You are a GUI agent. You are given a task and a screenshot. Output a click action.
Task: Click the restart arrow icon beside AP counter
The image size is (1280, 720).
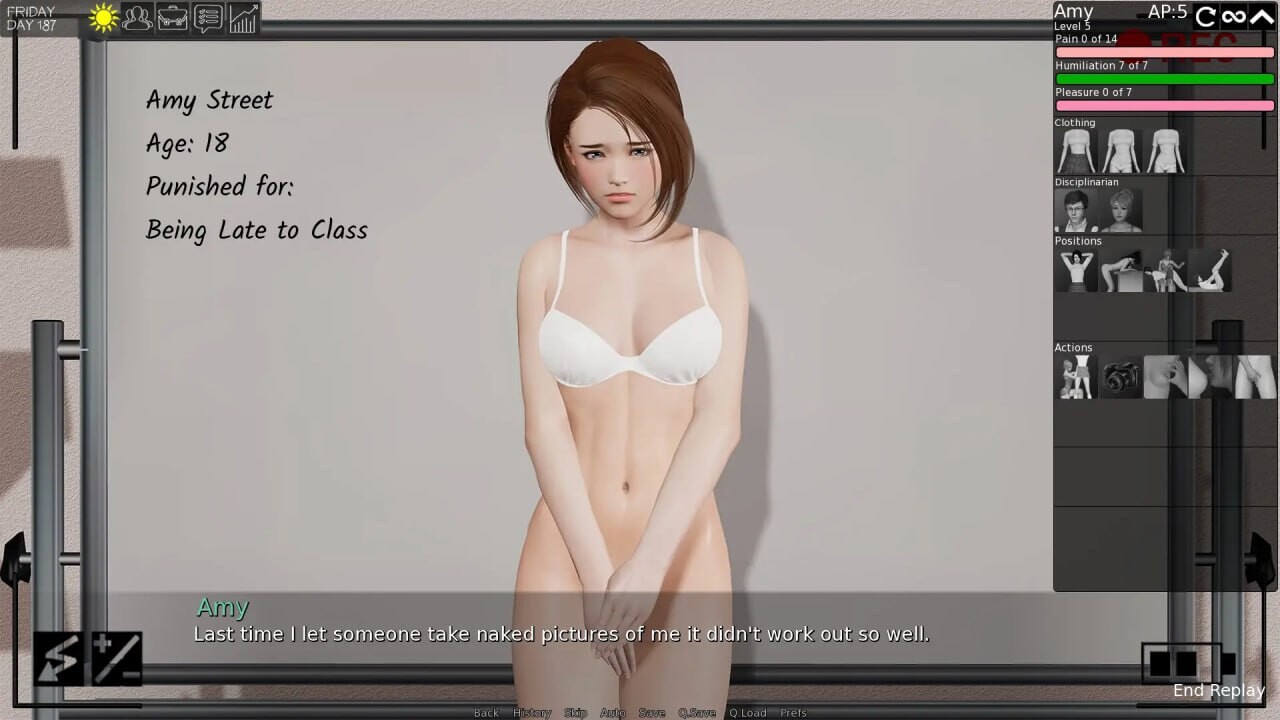(1205, 15)
